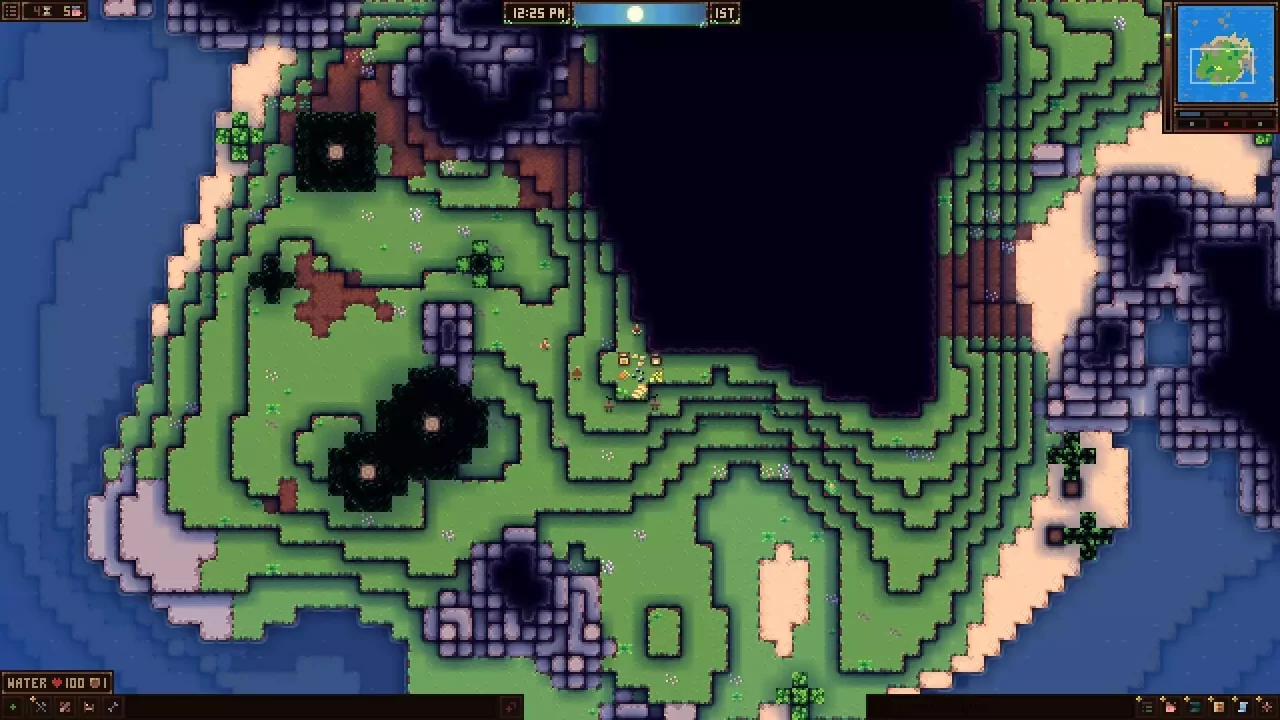Open the task list icon in bottom right toolbar
The image size is (1280, 720).
point(1147,707)
